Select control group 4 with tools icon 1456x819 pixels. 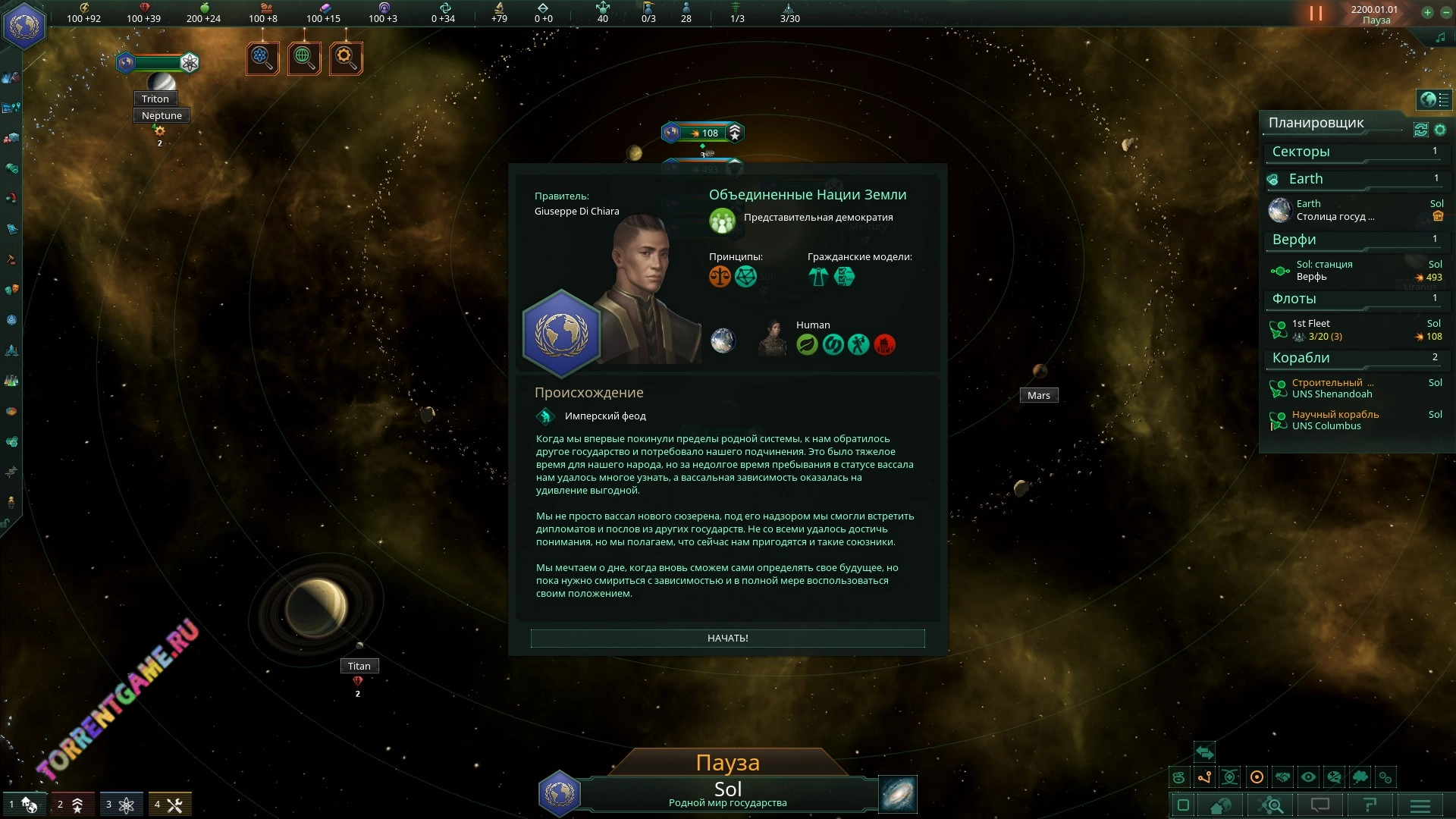(170, 805)
